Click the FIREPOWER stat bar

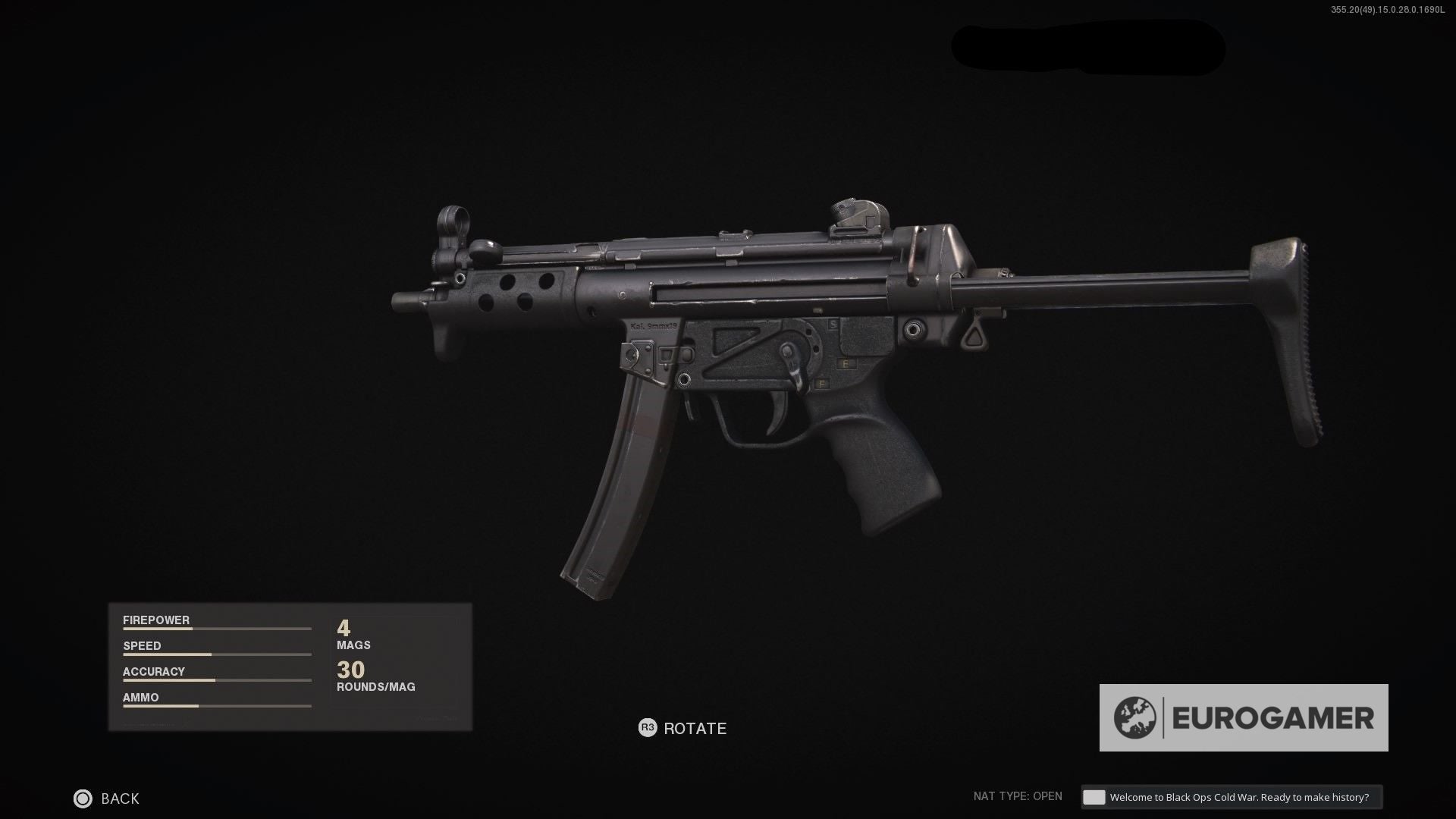tap(216, 629)
